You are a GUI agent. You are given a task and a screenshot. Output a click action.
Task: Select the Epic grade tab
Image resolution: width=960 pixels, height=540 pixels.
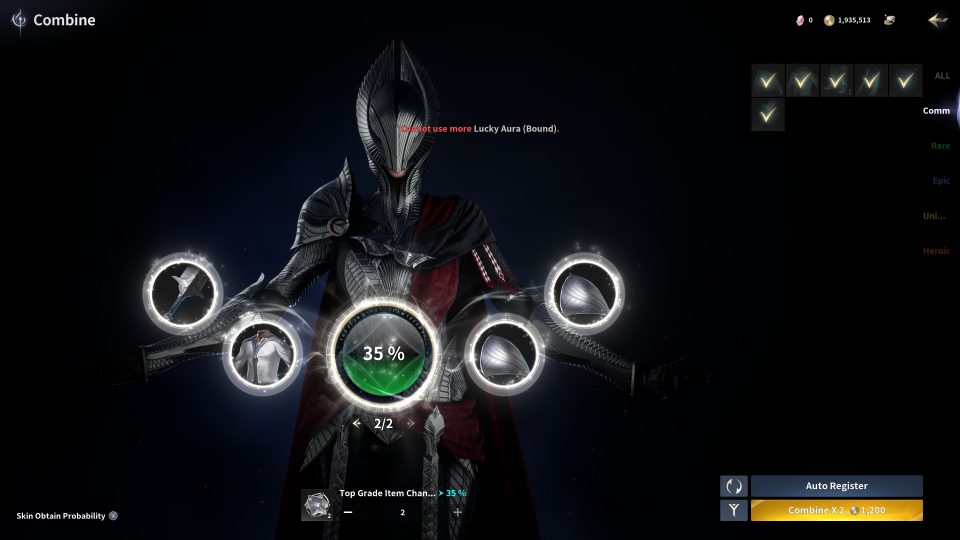[941, 181]
